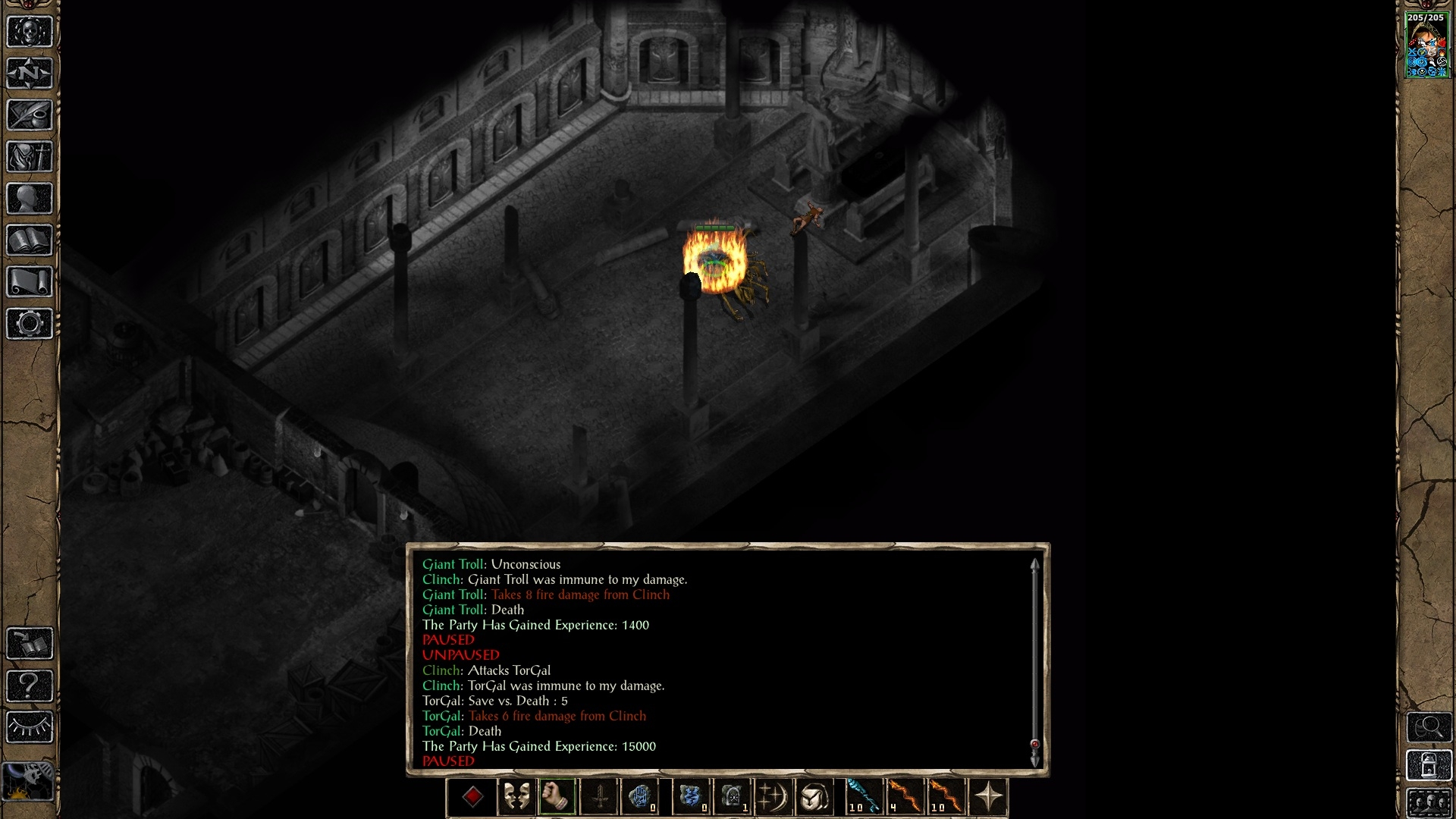Click the quick save book button
Image resolution: width=1456 pixels, height=819 pixels.
tap(30, 644)
